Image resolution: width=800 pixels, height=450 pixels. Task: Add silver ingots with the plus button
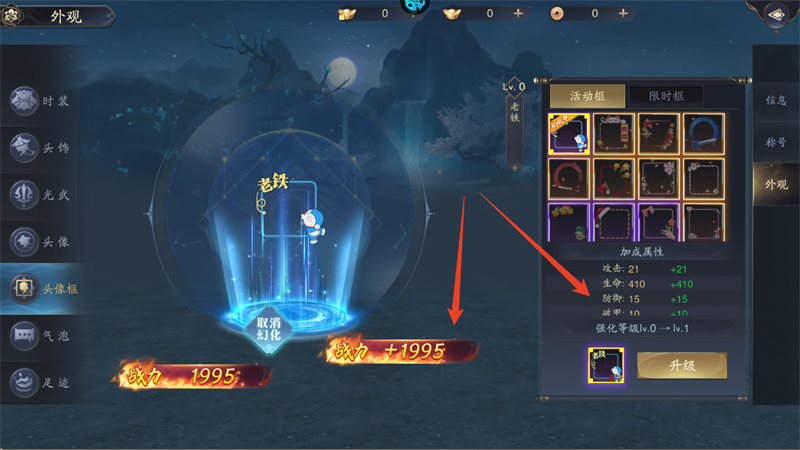pyautogui.click(x=518, y=13)
